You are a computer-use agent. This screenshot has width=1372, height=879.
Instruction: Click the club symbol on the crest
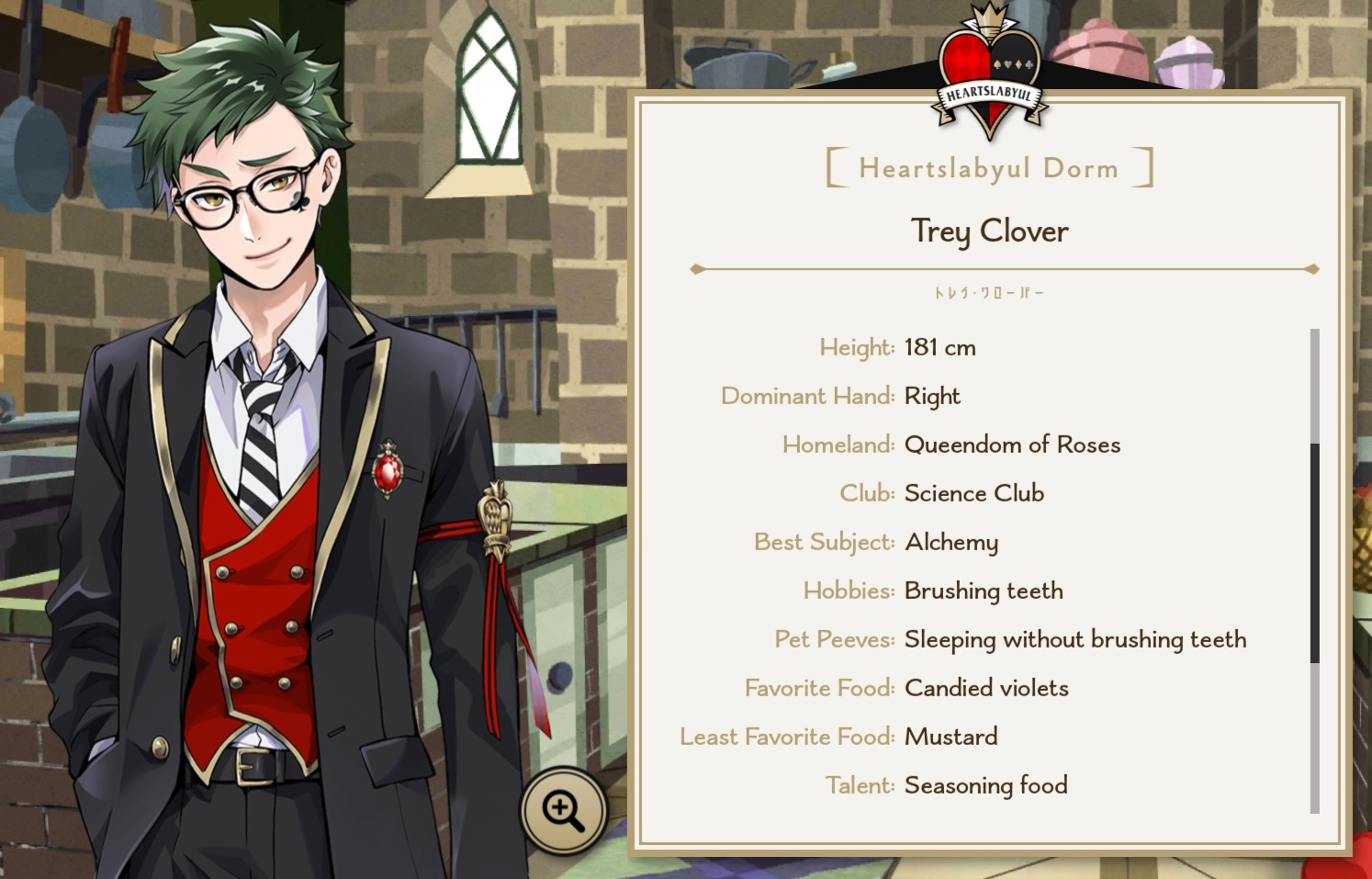pyautogui.click(x=1029, y=64)
